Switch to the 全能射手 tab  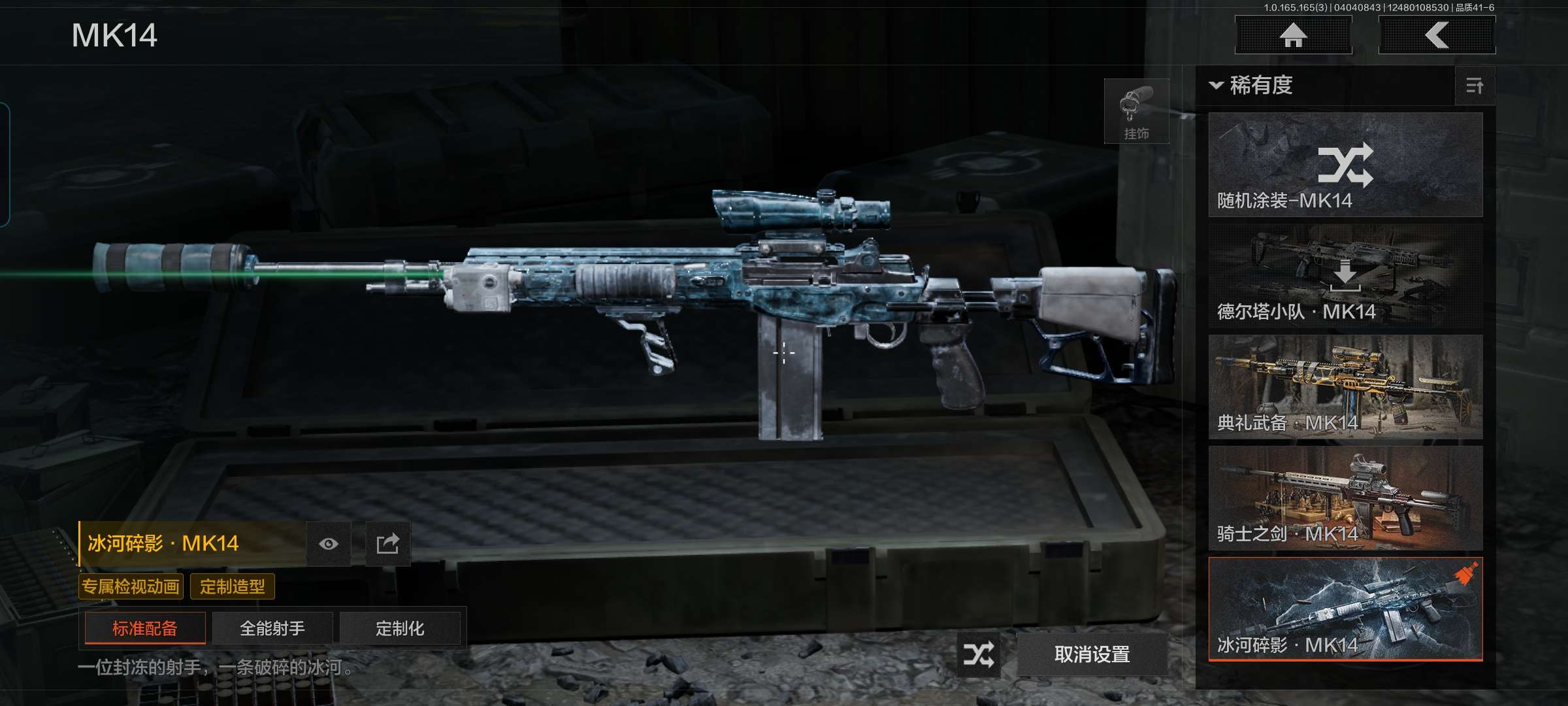tap(272, 628)
